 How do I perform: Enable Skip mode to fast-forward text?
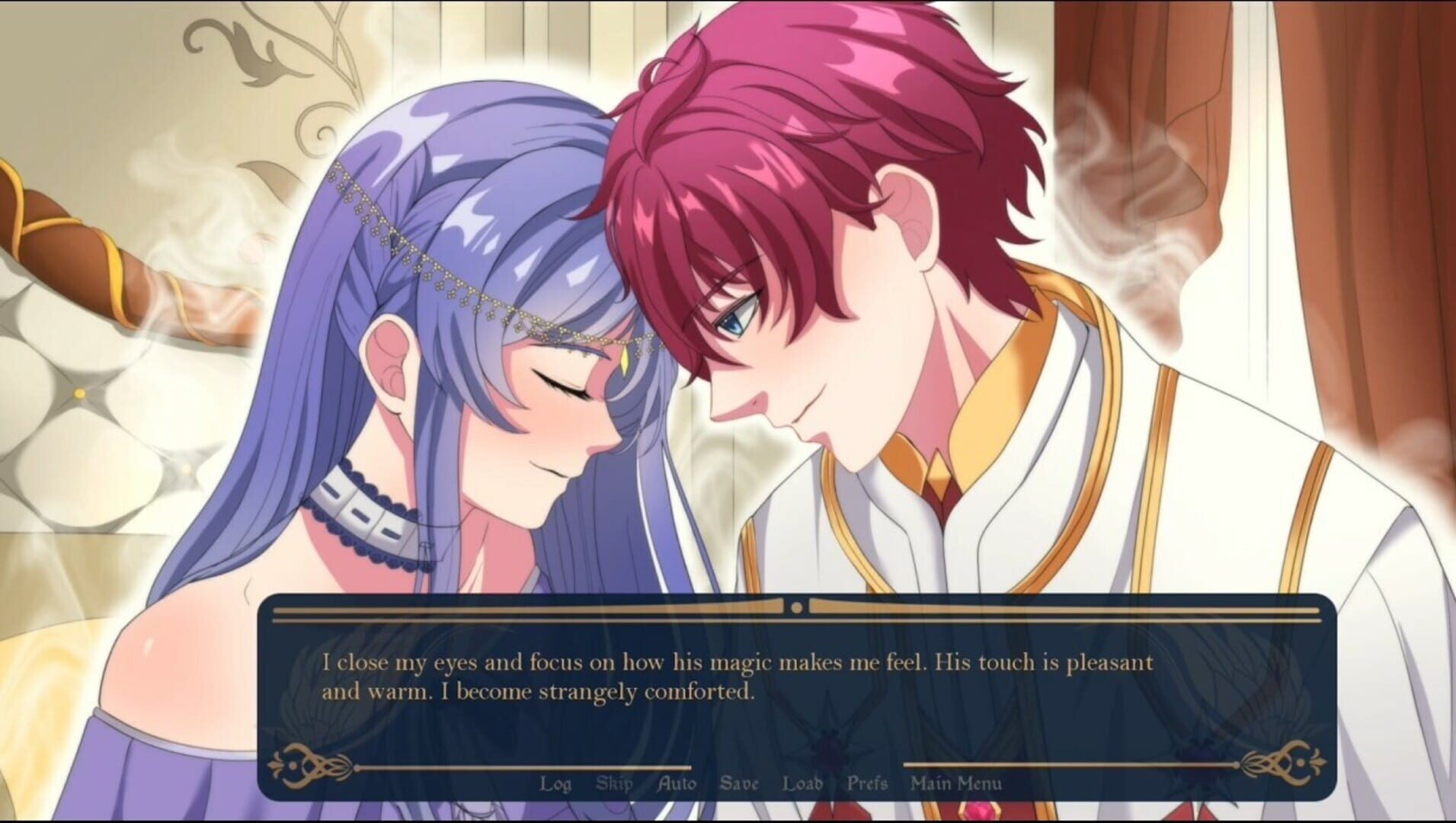614,783
